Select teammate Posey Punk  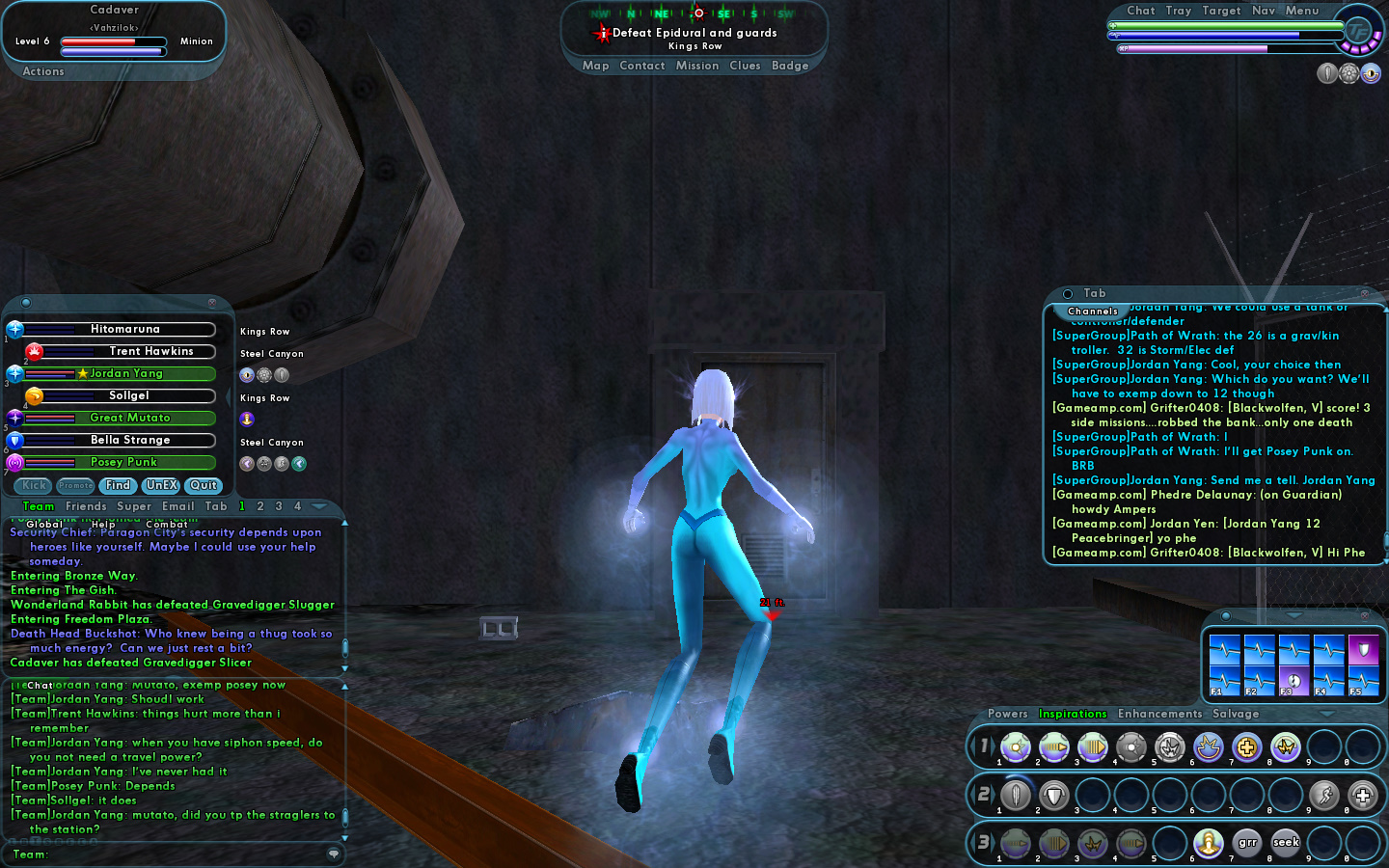(123, 462)
